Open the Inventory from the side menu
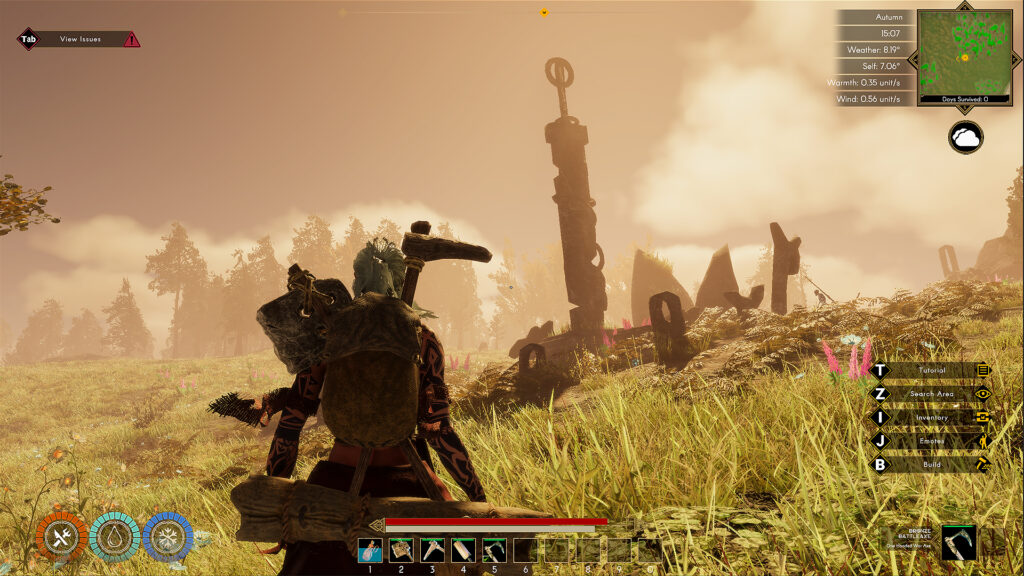 931,417
